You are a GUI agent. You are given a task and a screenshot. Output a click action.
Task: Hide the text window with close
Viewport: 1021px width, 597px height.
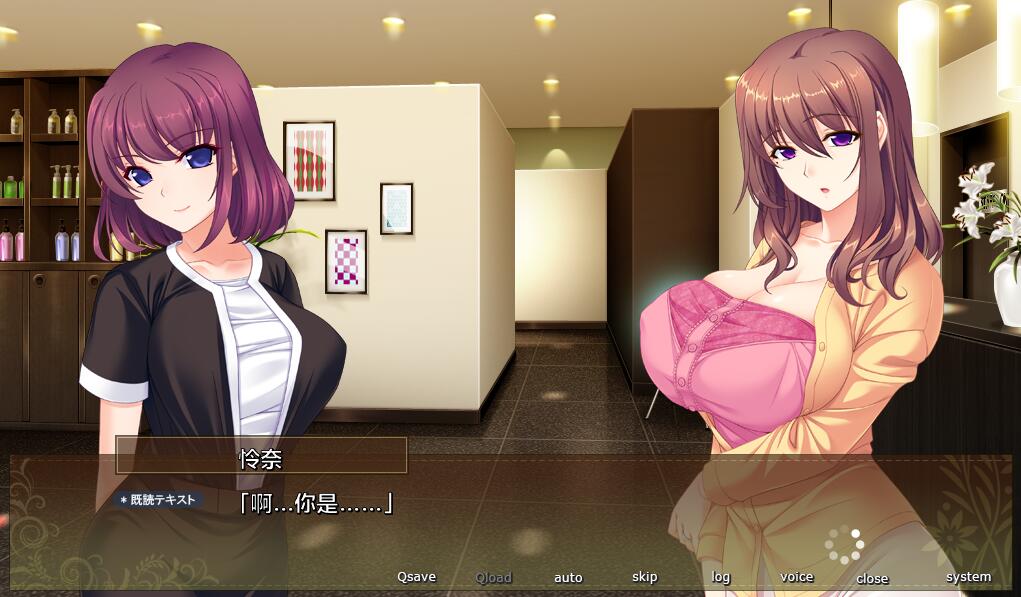[x=872, y=578]
